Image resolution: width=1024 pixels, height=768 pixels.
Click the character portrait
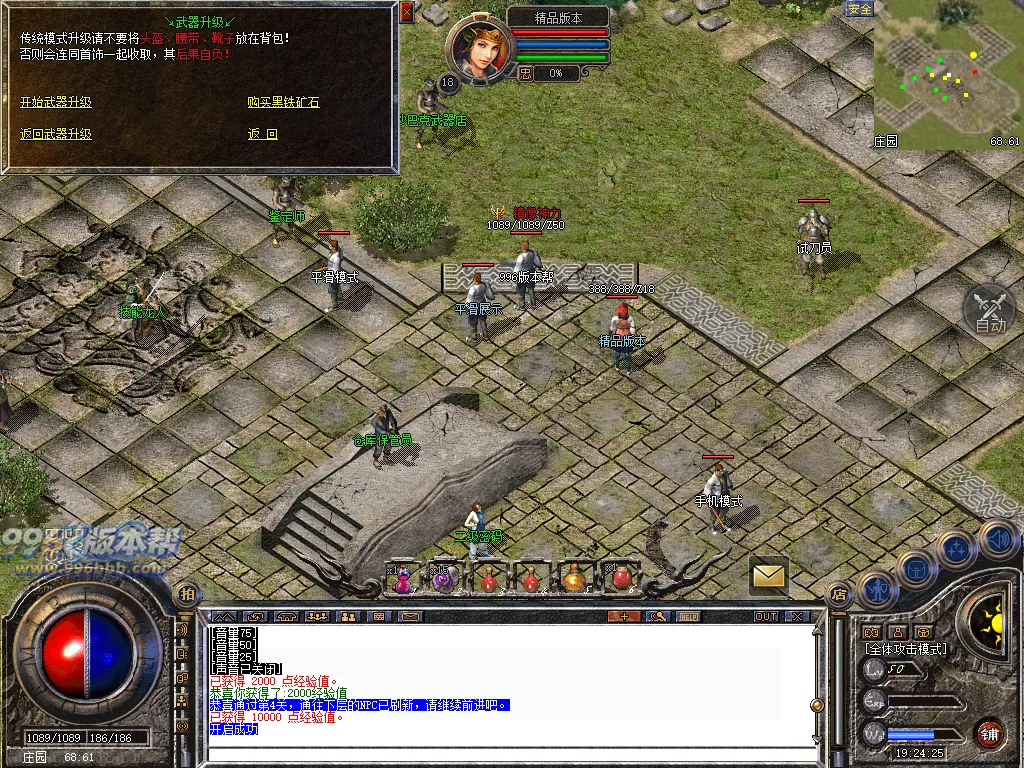pos(475,48)
